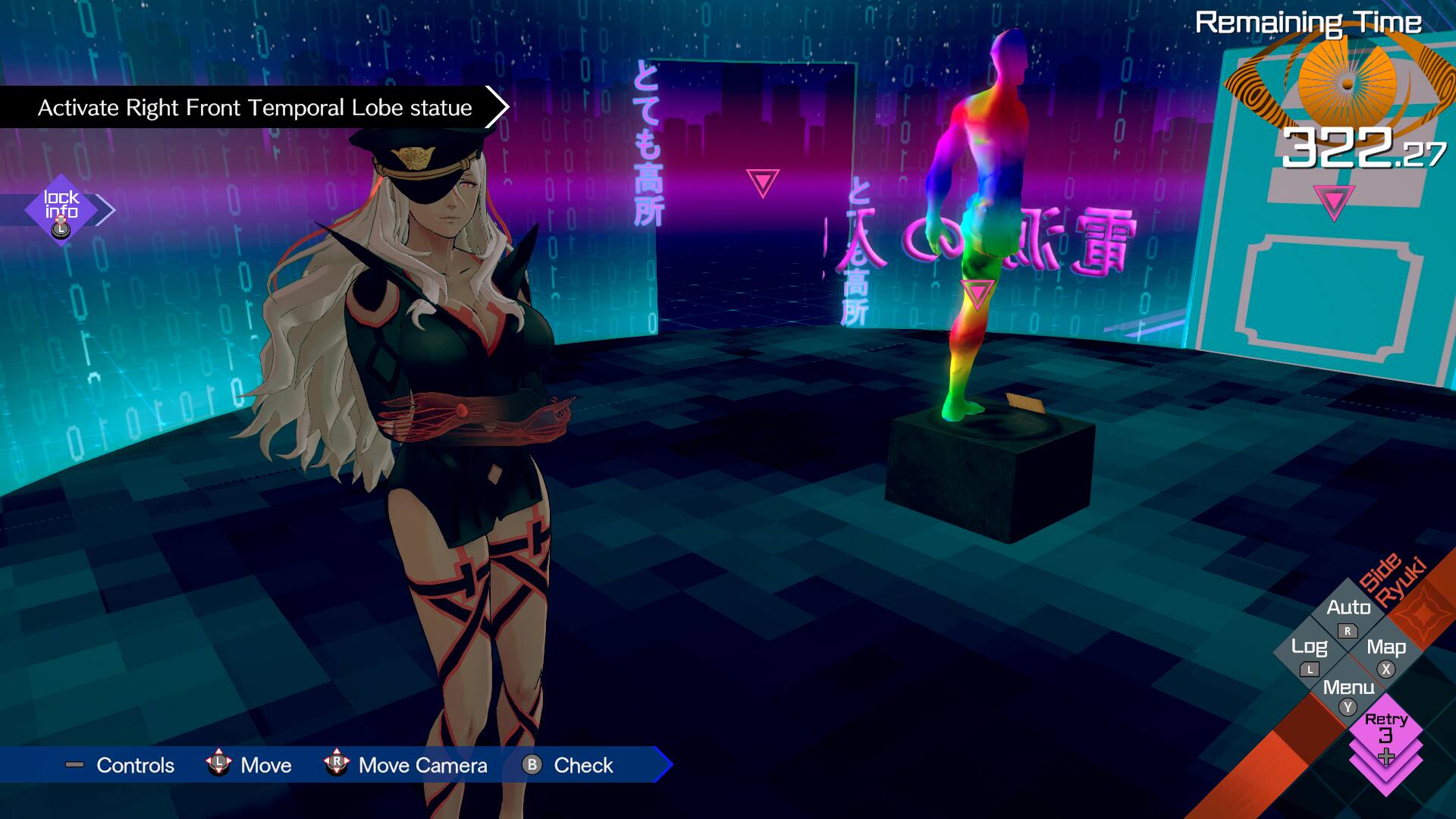
Task: Expand the objective banner arrow chevron
Action: [x=497, y=107]
